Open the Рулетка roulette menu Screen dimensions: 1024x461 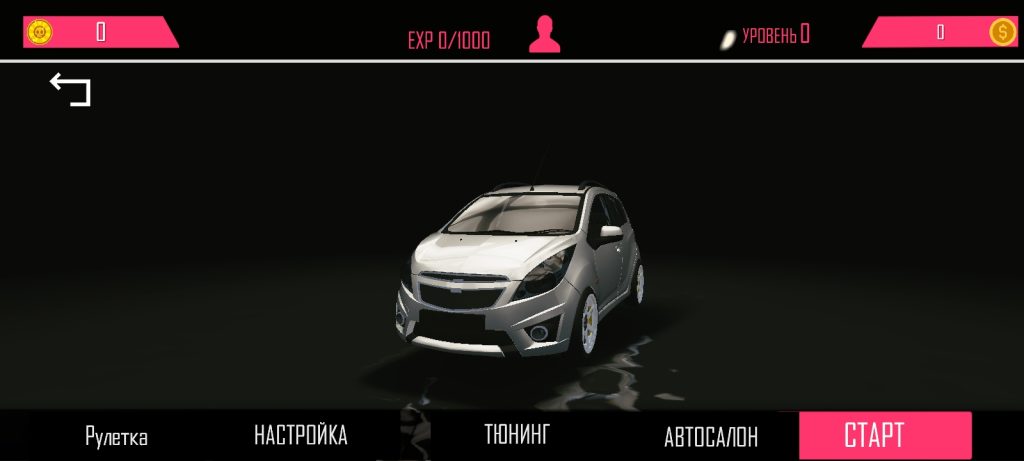116,437
